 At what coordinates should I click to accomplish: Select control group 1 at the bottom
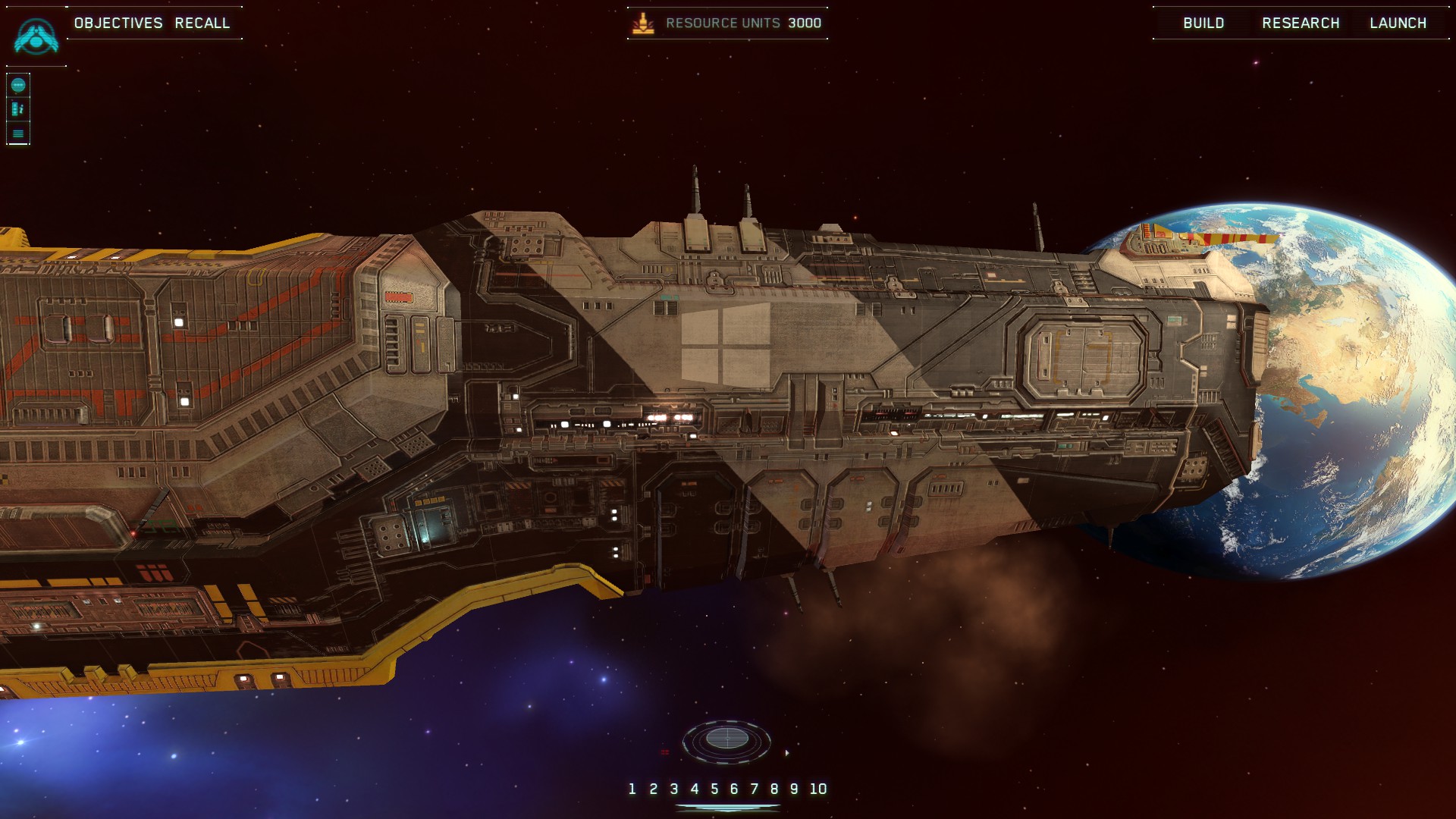pyautogui.click(x=631, y=789)
